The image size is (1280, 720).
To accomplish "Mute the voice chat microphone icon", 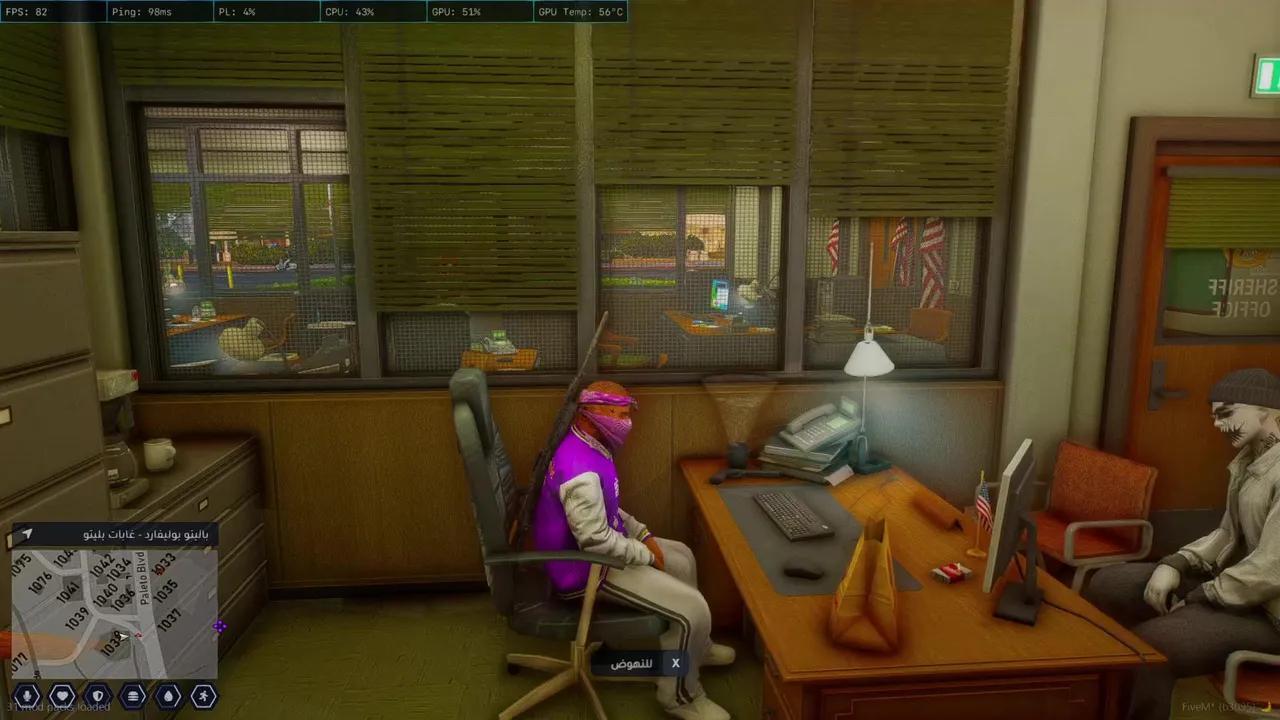I will coord(26,695).
